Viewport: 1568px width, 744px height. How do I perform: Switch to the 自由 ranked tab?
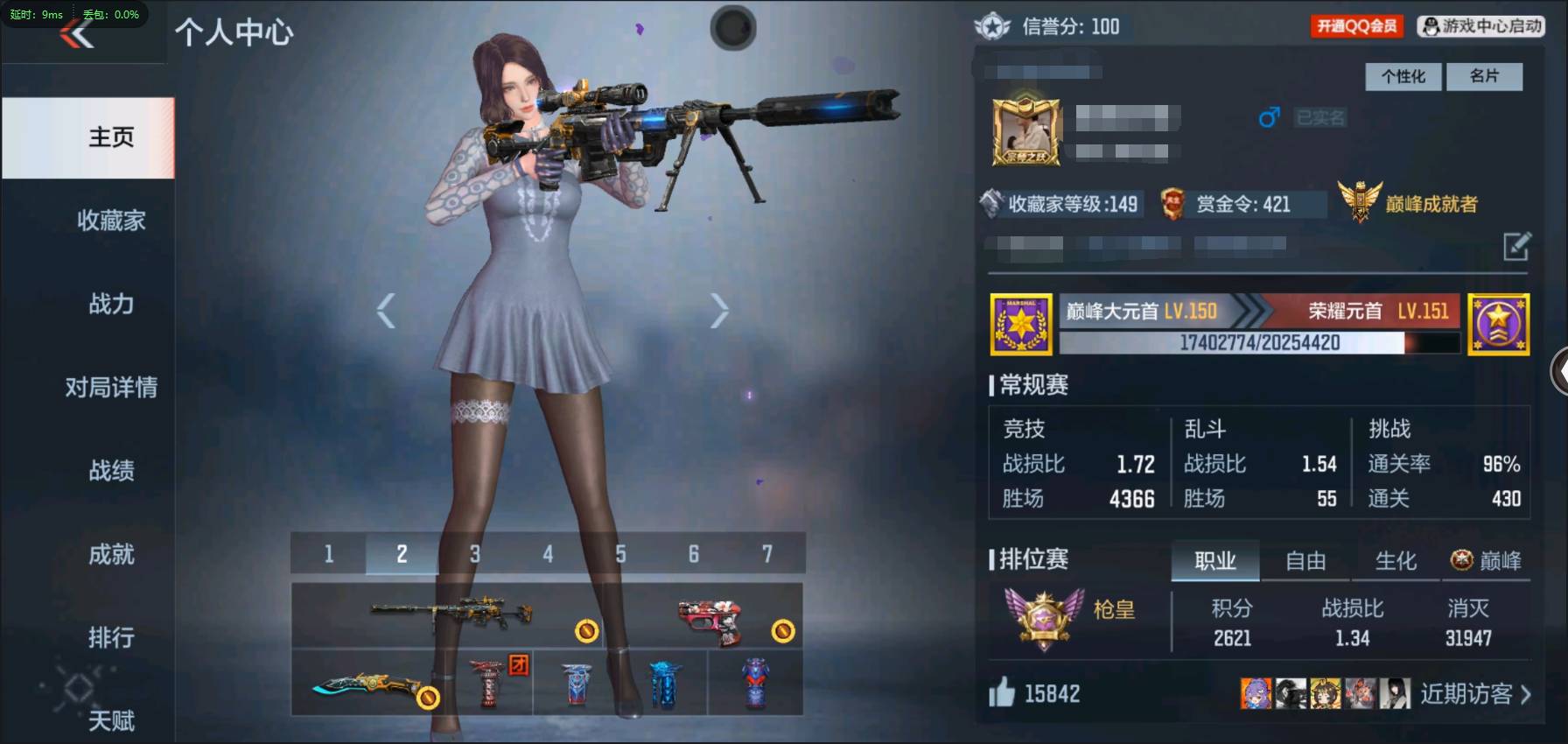1305,561
